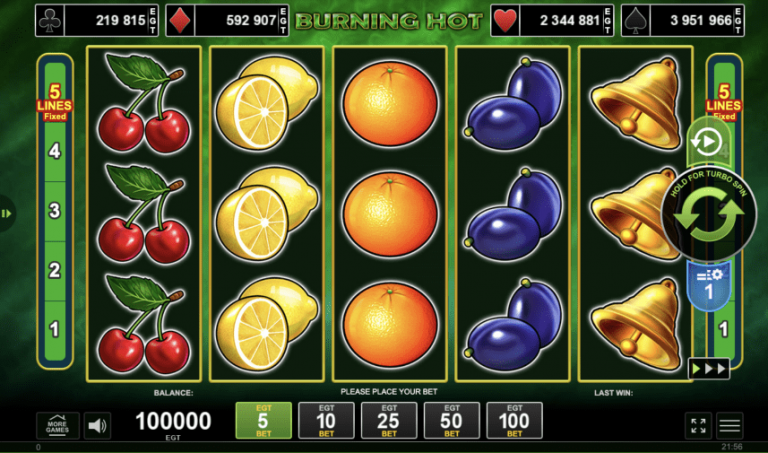The width and height of the screenshot is (768, 453).
Task: Pick the 50 bet option
Action: pos(452,420)
